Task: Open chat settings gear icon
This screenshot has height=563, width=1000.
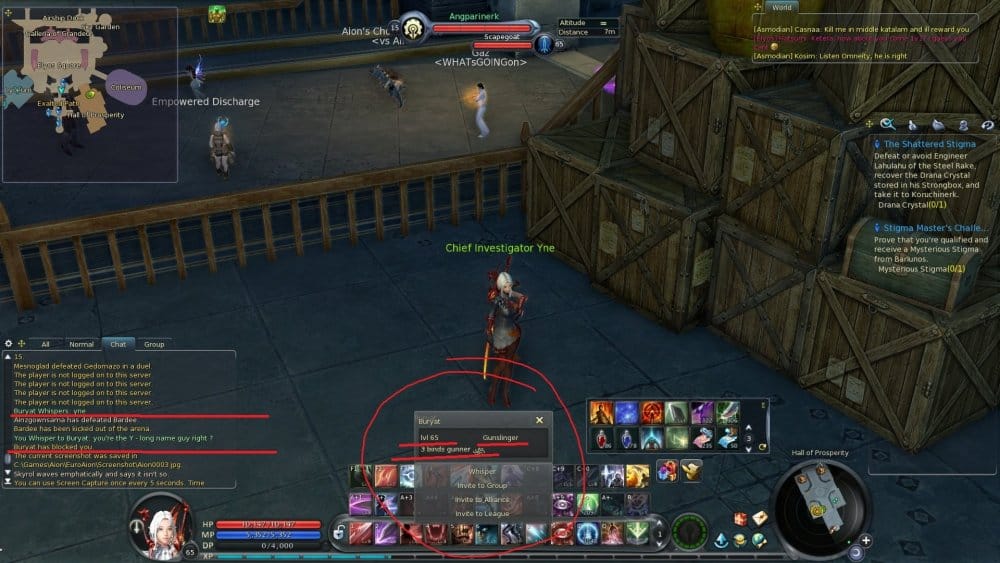Action: coord(9,344)
